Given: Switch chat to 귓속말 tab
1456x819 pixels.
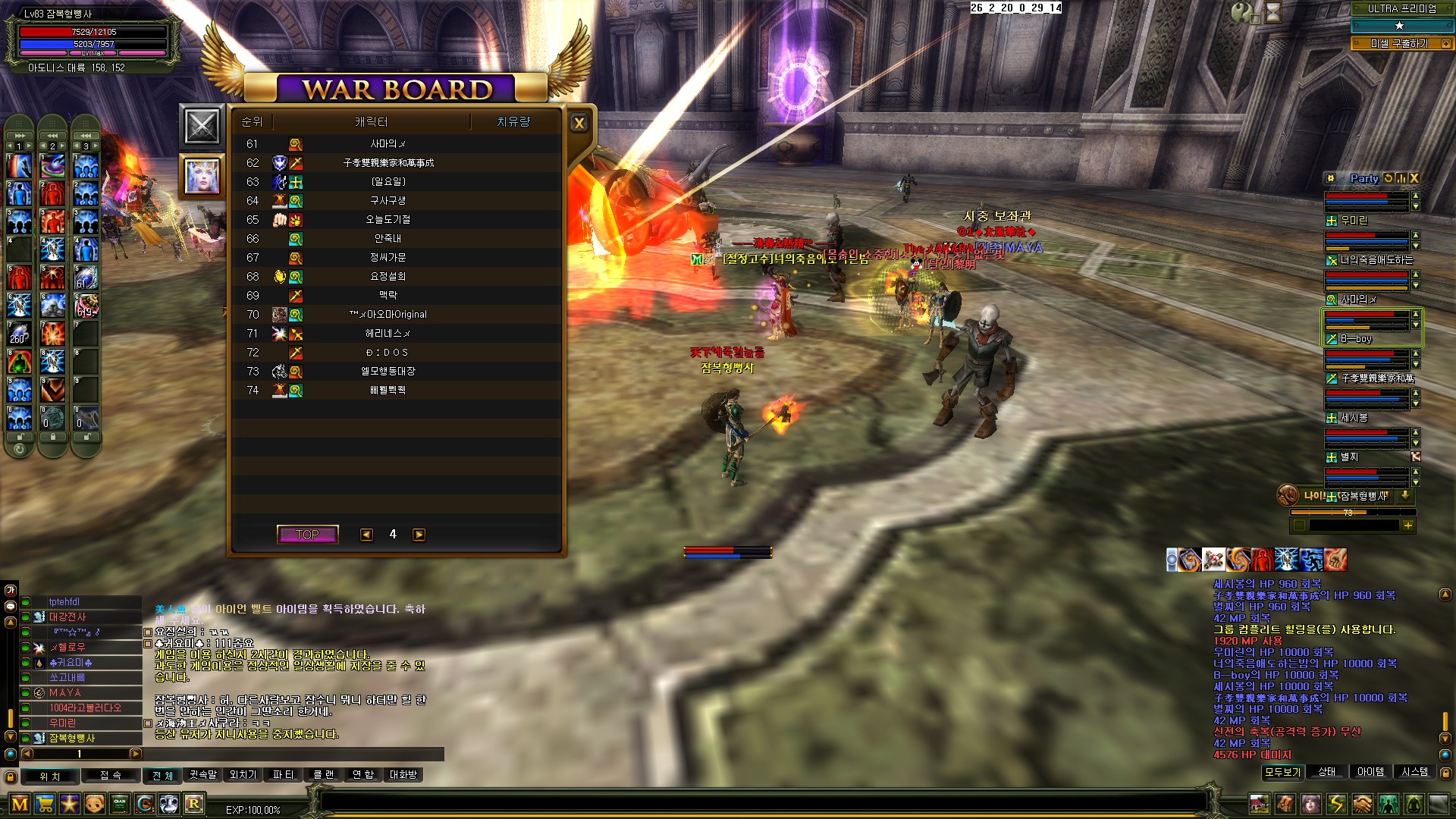Looking at the screenshot, I should pos(203,775).
